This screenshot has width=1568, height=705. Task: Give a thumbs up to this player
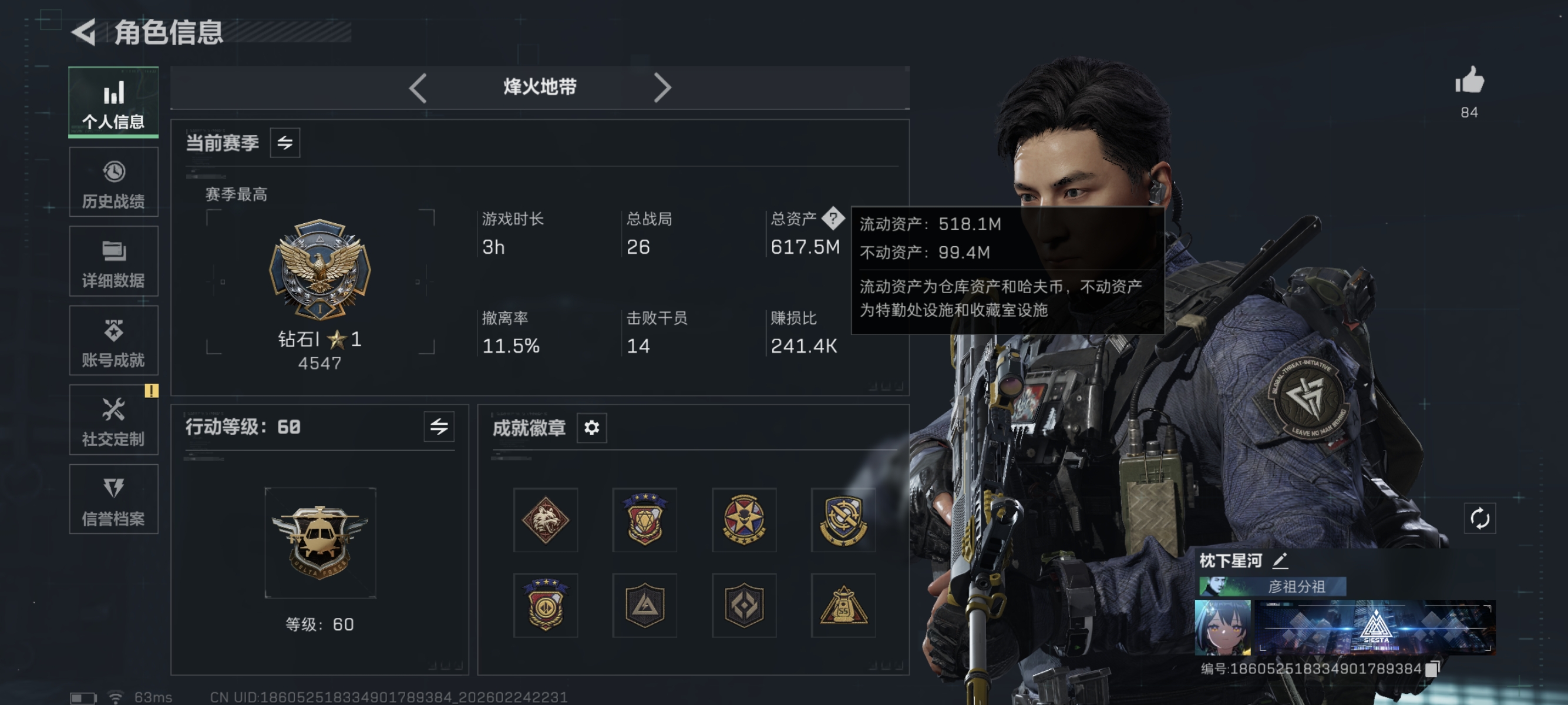1470,81
